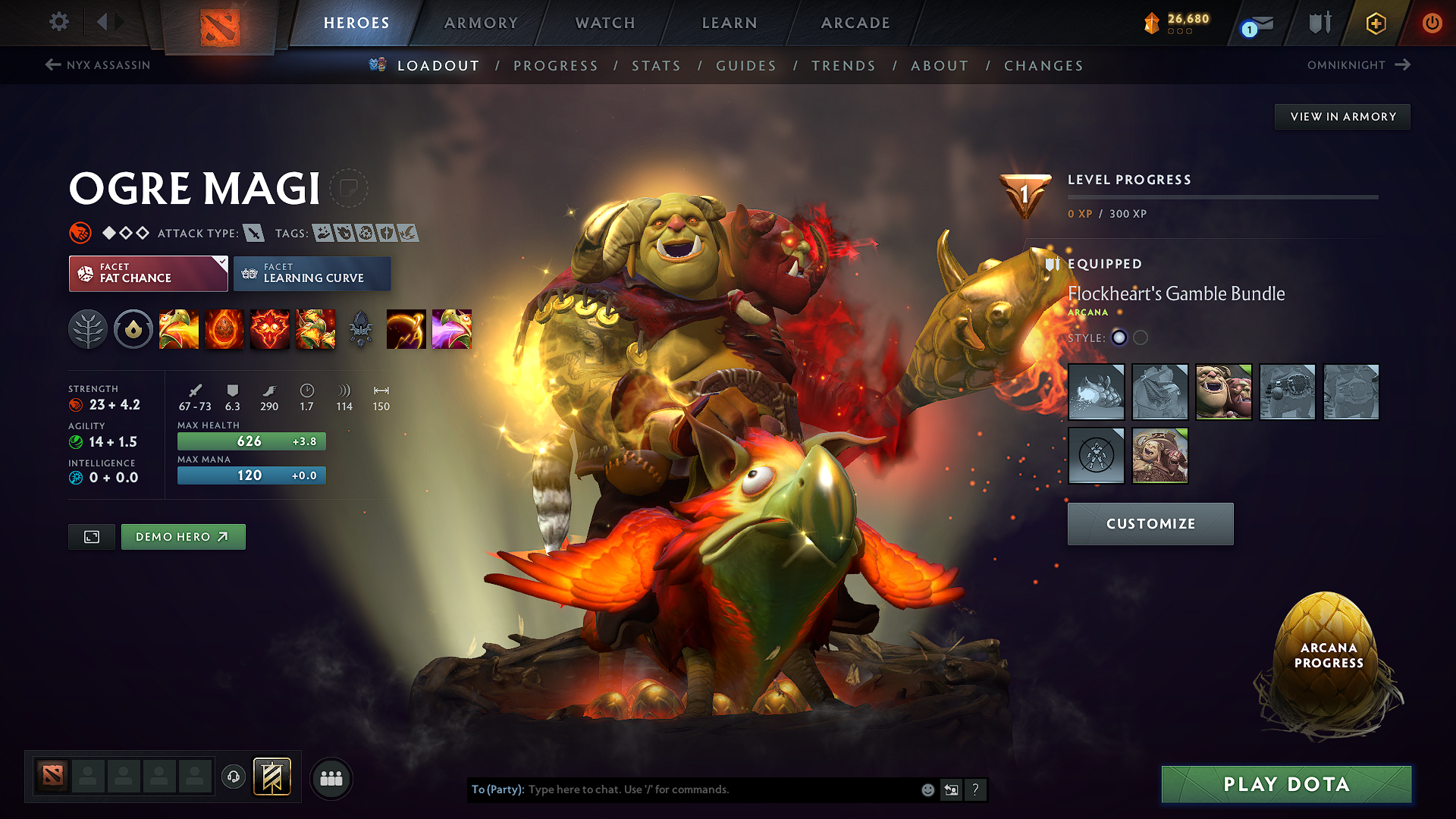The height and width of the screenshot is (819, 1456).
Task: View the innate ability icon
Action: [133, 329]
